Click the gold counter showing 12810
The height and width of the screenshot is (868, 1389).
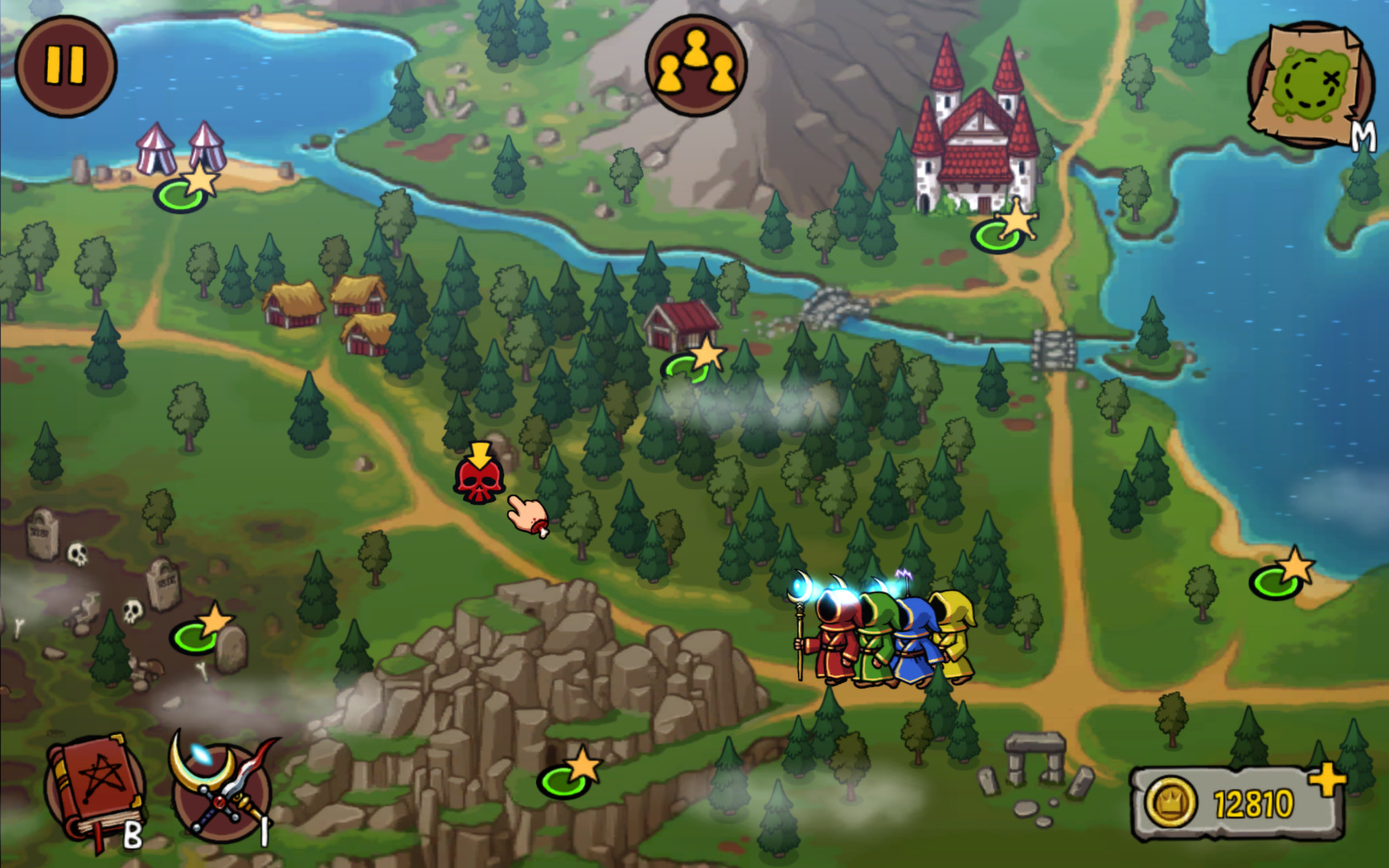point(1254,800)
